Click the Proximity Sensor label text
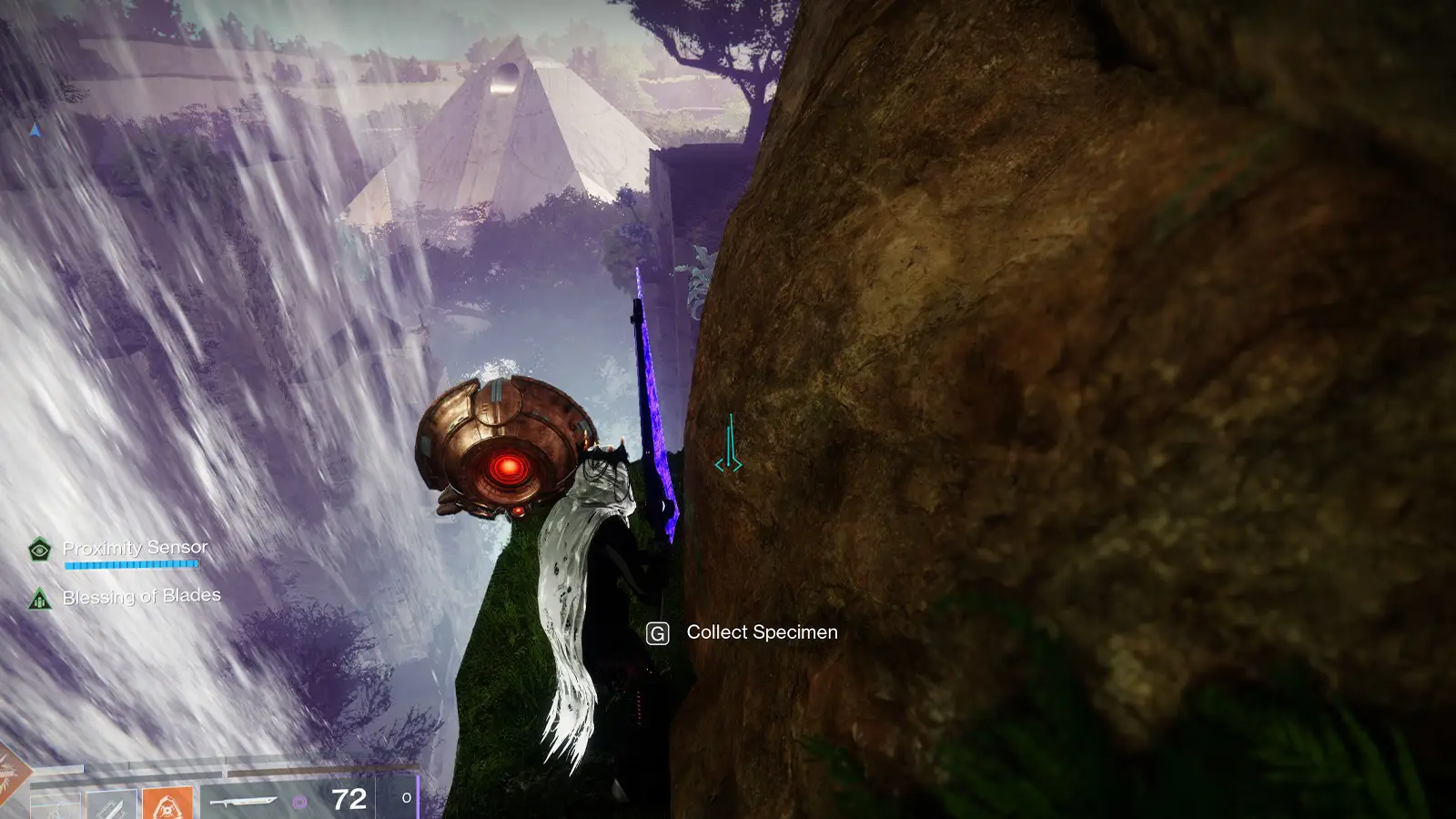 click(134, 547)
